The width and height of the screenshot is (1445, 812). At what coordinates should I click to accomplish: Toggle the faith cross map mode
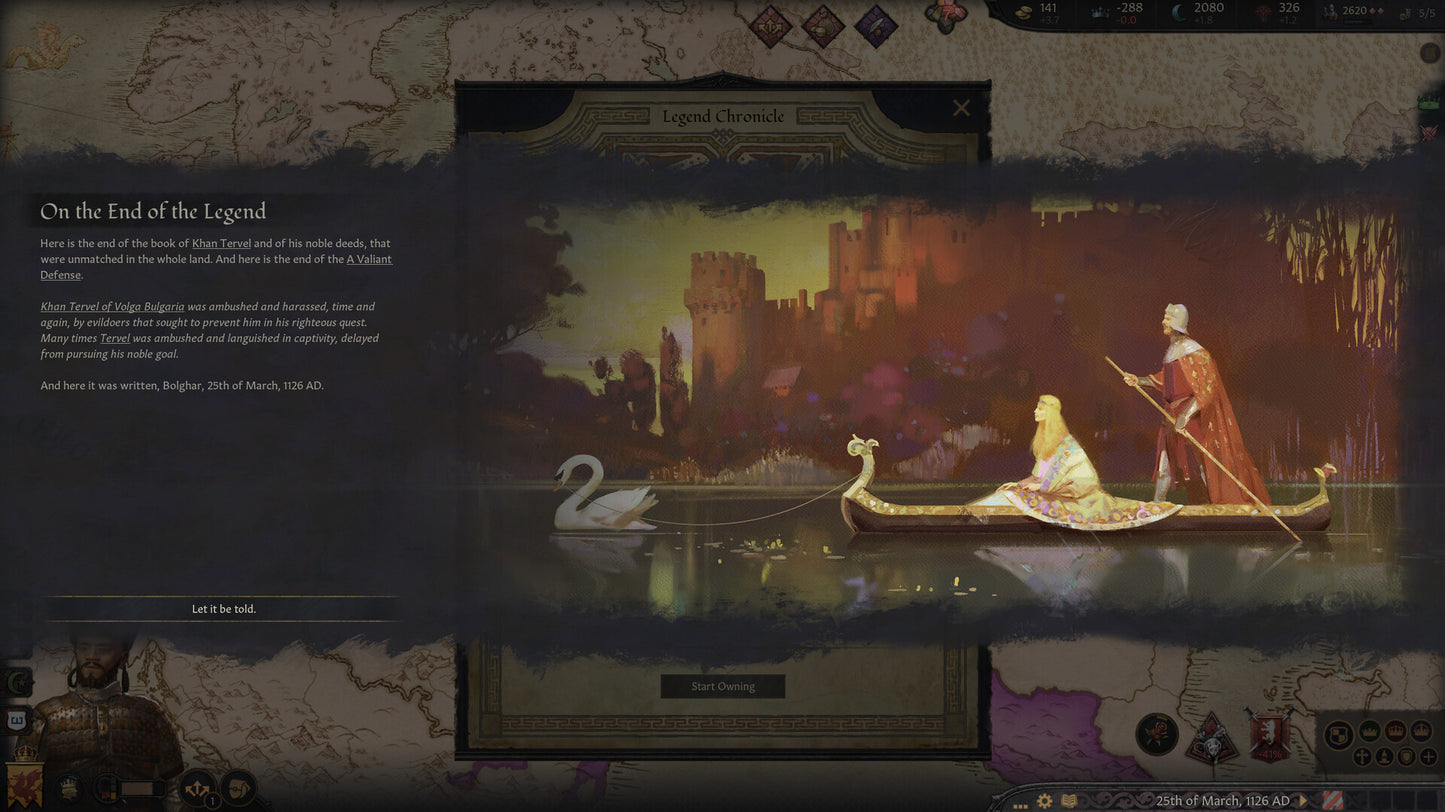pyautogui.click(x=1363, y=757)
